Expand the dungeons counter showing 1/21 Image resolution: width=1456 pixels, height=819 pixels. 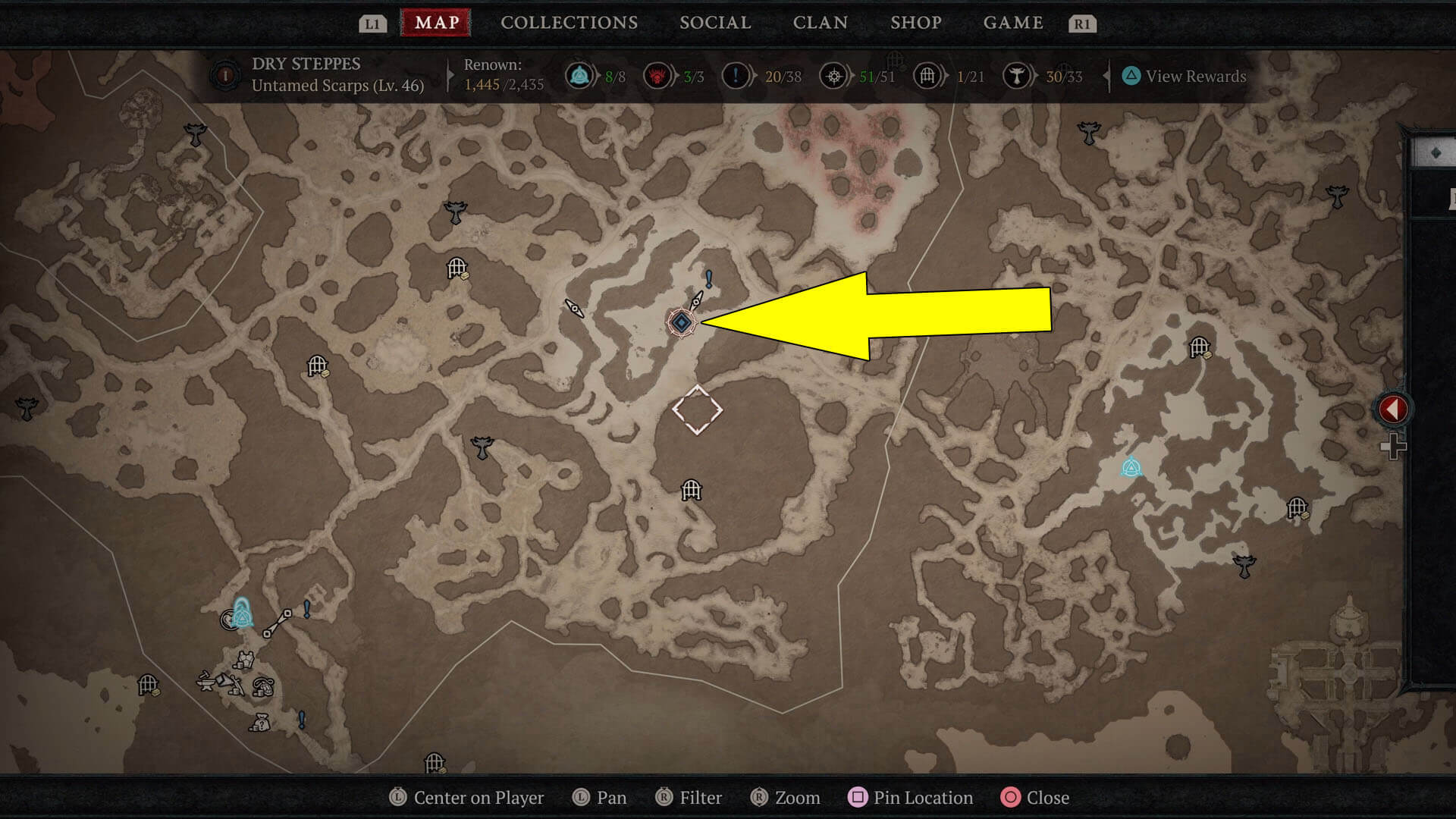click(927, 77)
